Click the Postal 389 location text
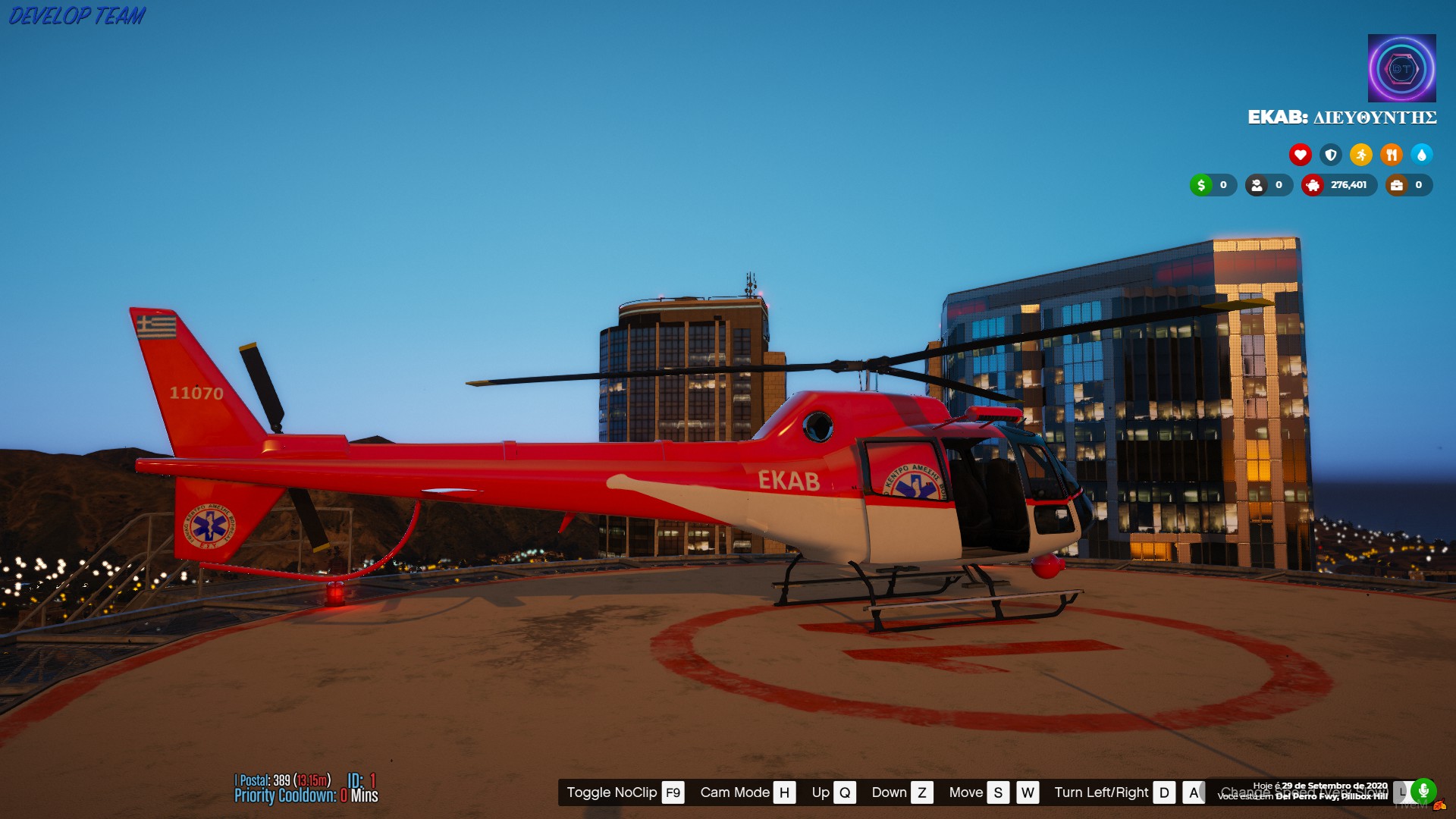 click(281, 779)
